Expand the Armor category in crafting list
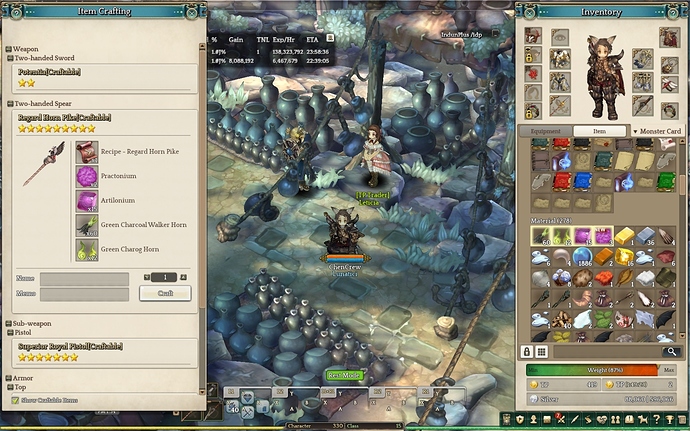Viewport: 690px width, 431px height. click(9, 378)
